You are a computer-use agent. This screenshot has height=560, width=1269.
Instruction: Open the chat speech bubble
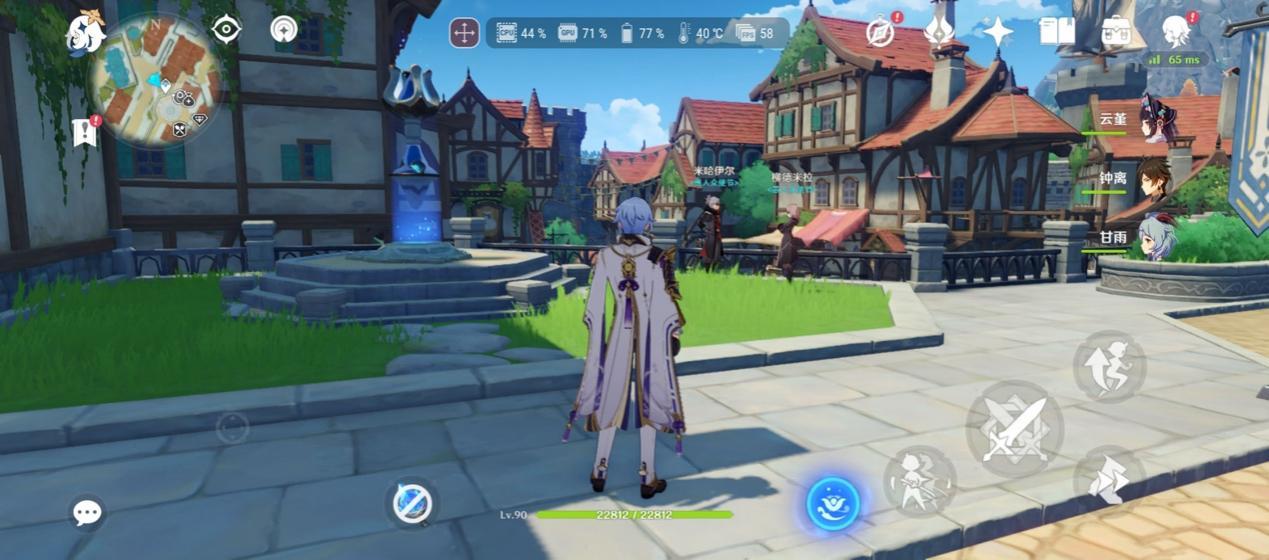[87, 513]
